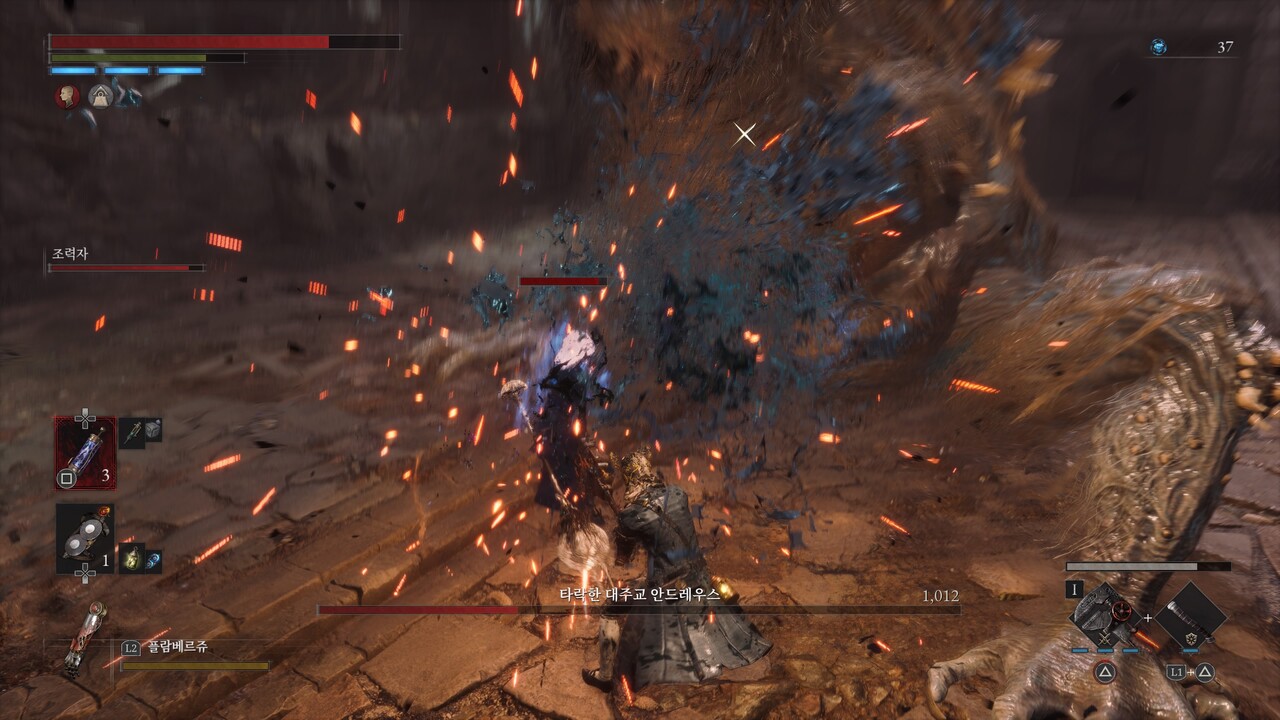1280x720 pixels.
Task: Click the blue Ergo currency icon
Action: (1158, 47)
